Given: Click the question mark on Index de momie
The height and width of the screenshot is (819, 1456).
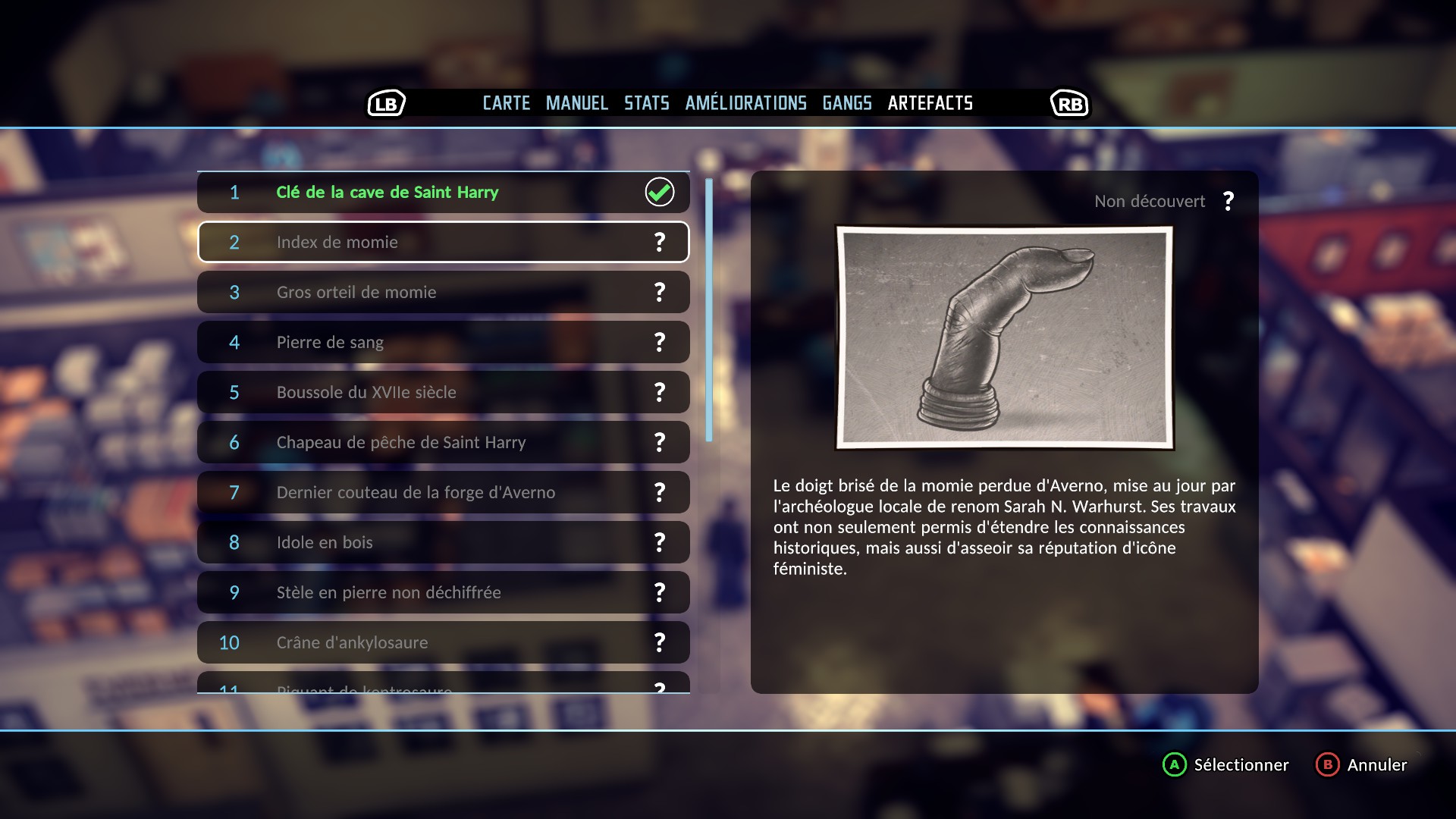Looking at the screenshot, I should 659,242.
